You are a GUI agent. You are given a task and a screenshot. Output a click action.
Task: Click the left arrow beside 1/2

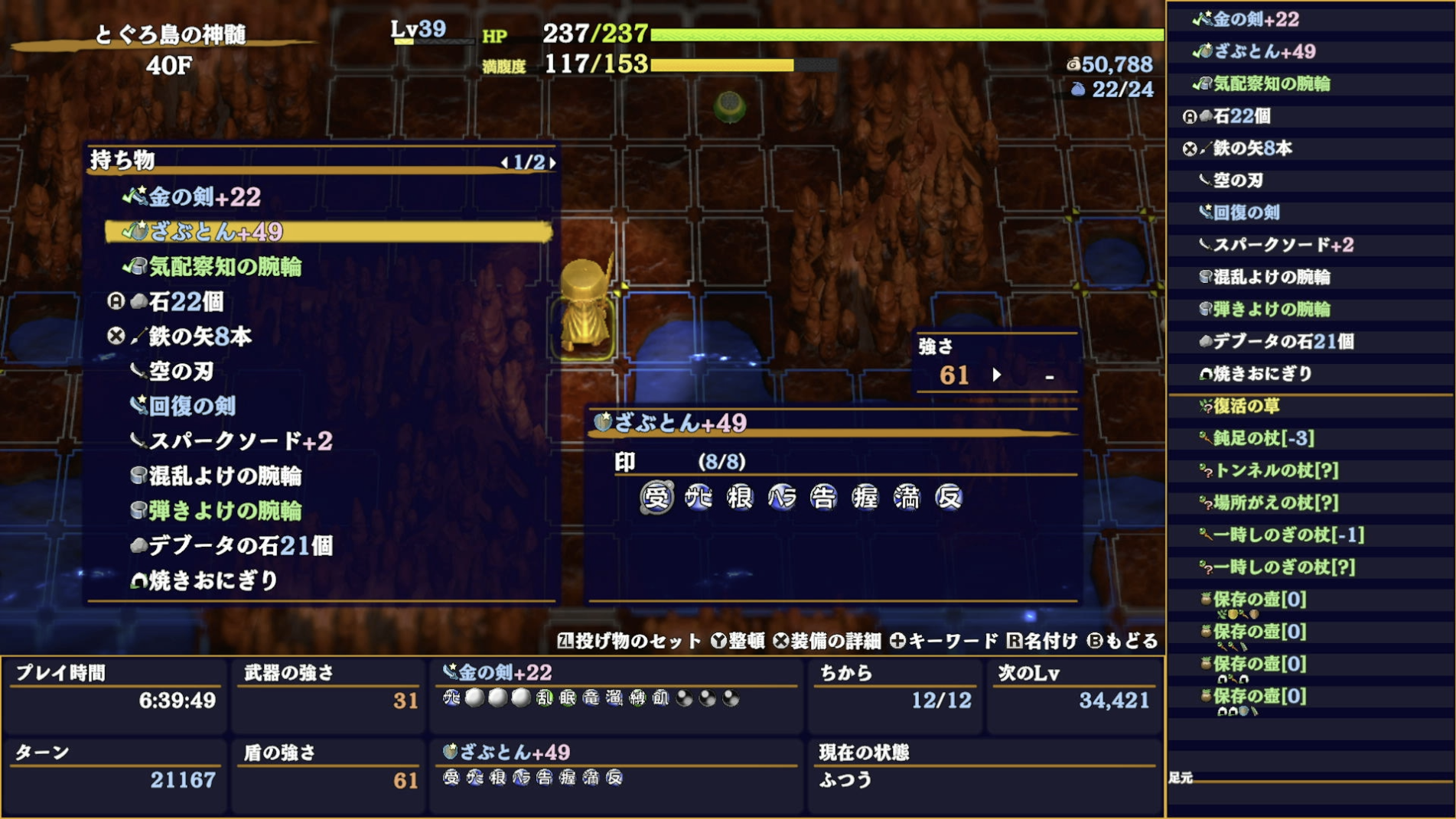[x=504, y=162]
